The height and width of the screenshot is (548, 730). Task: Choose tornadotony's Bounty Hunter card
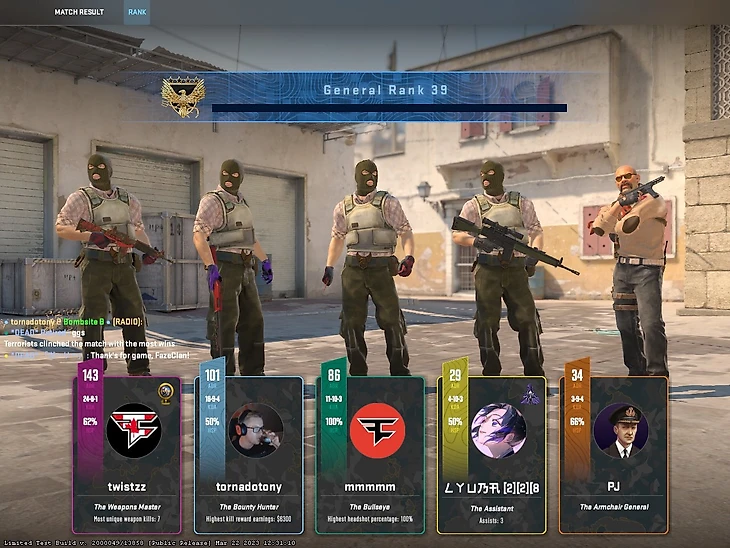click(249, 455)
